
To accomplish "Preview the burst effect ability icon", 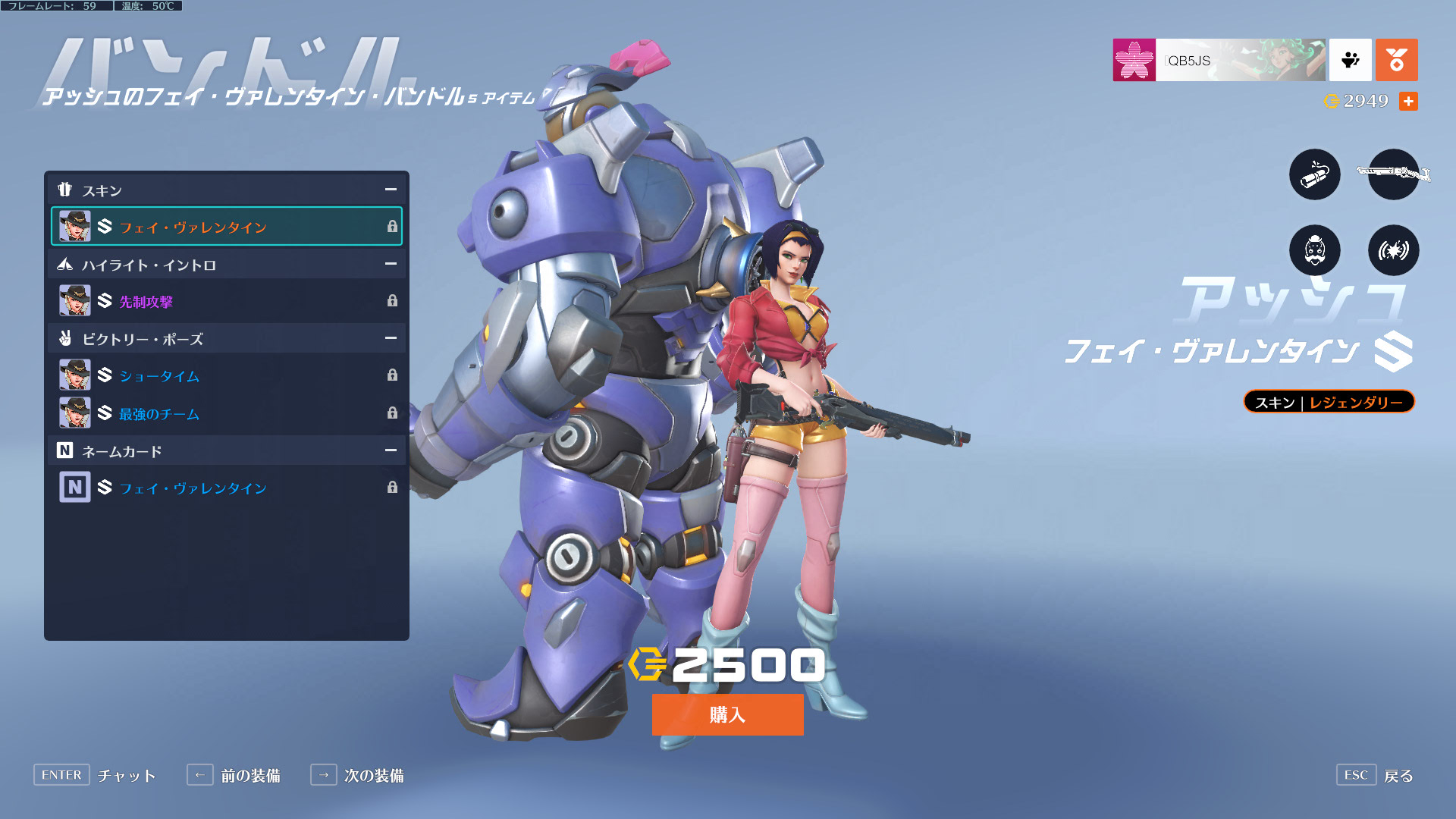I will [x=1393, y=250].
